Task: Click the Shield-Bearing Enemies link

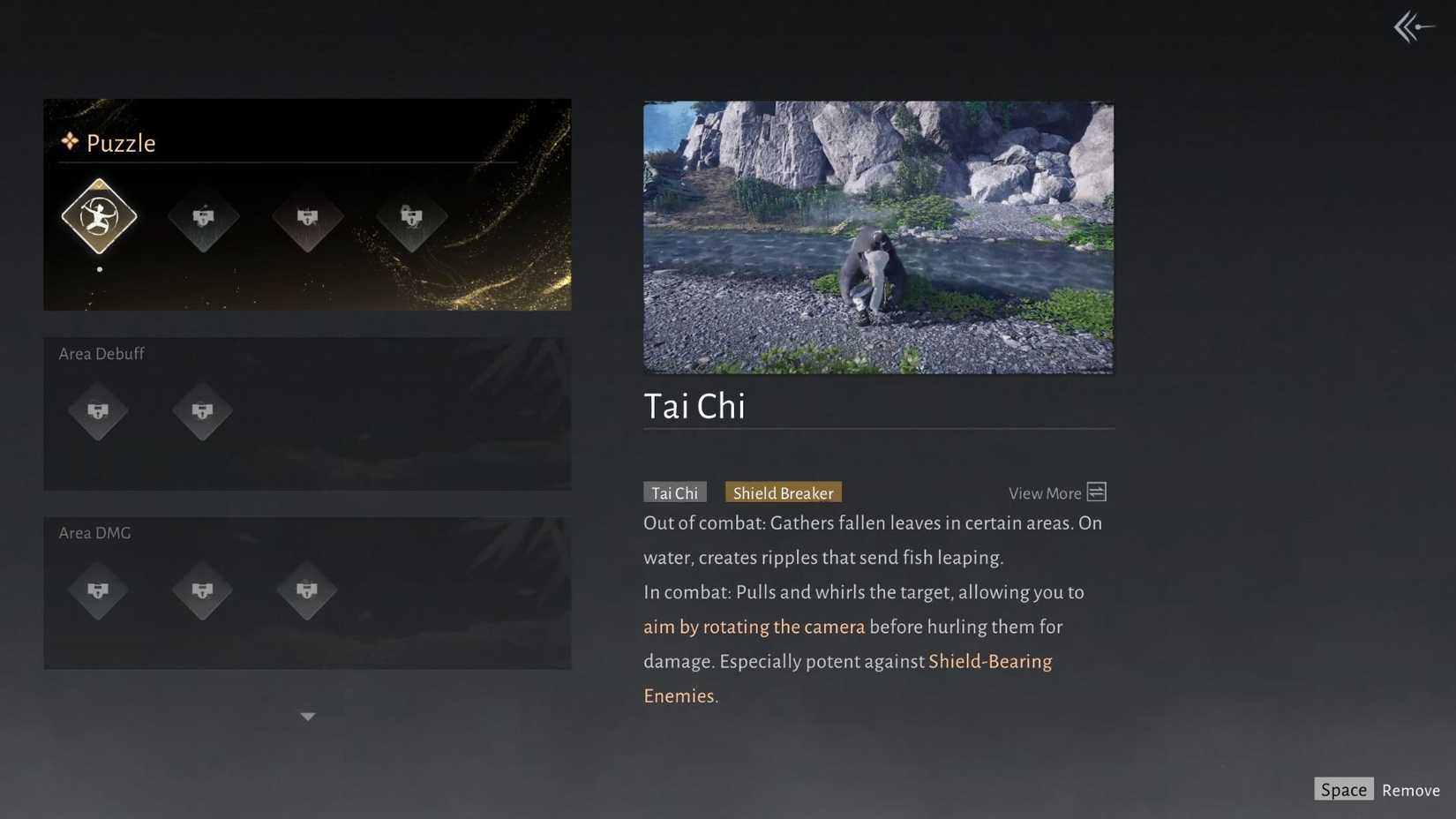Action: coord(990,661)
